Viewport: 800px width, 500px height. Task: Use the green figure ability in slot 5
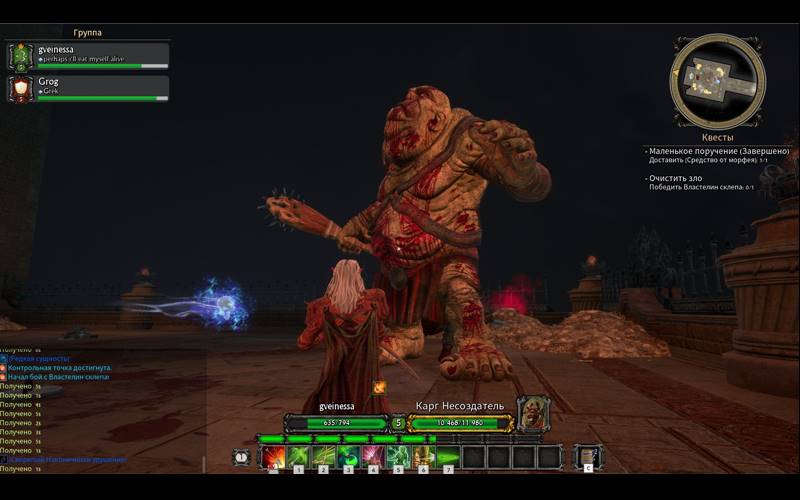(x=398, y=457)
